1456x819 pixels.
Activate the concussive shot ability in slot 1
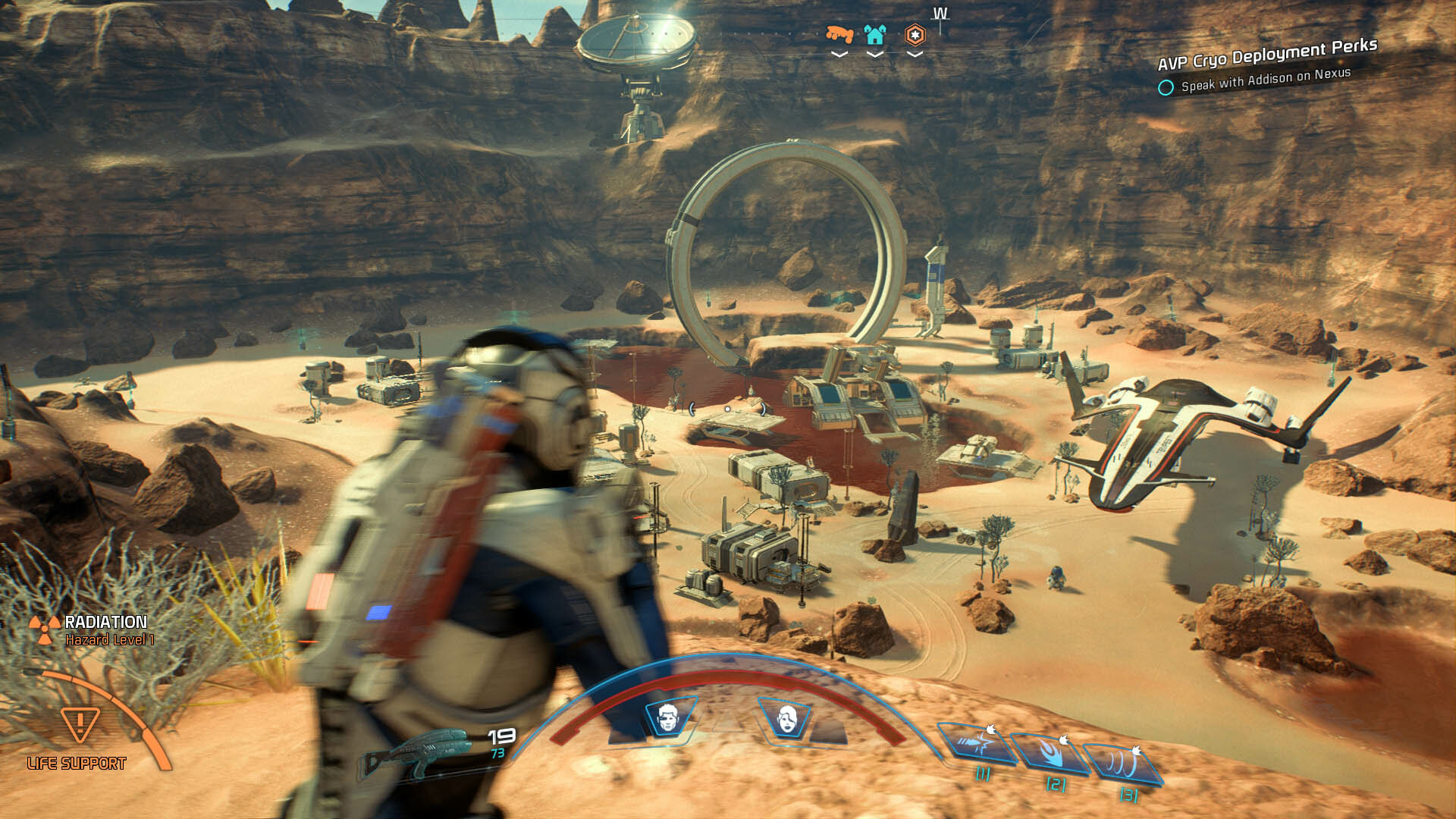tap(977, 745)
